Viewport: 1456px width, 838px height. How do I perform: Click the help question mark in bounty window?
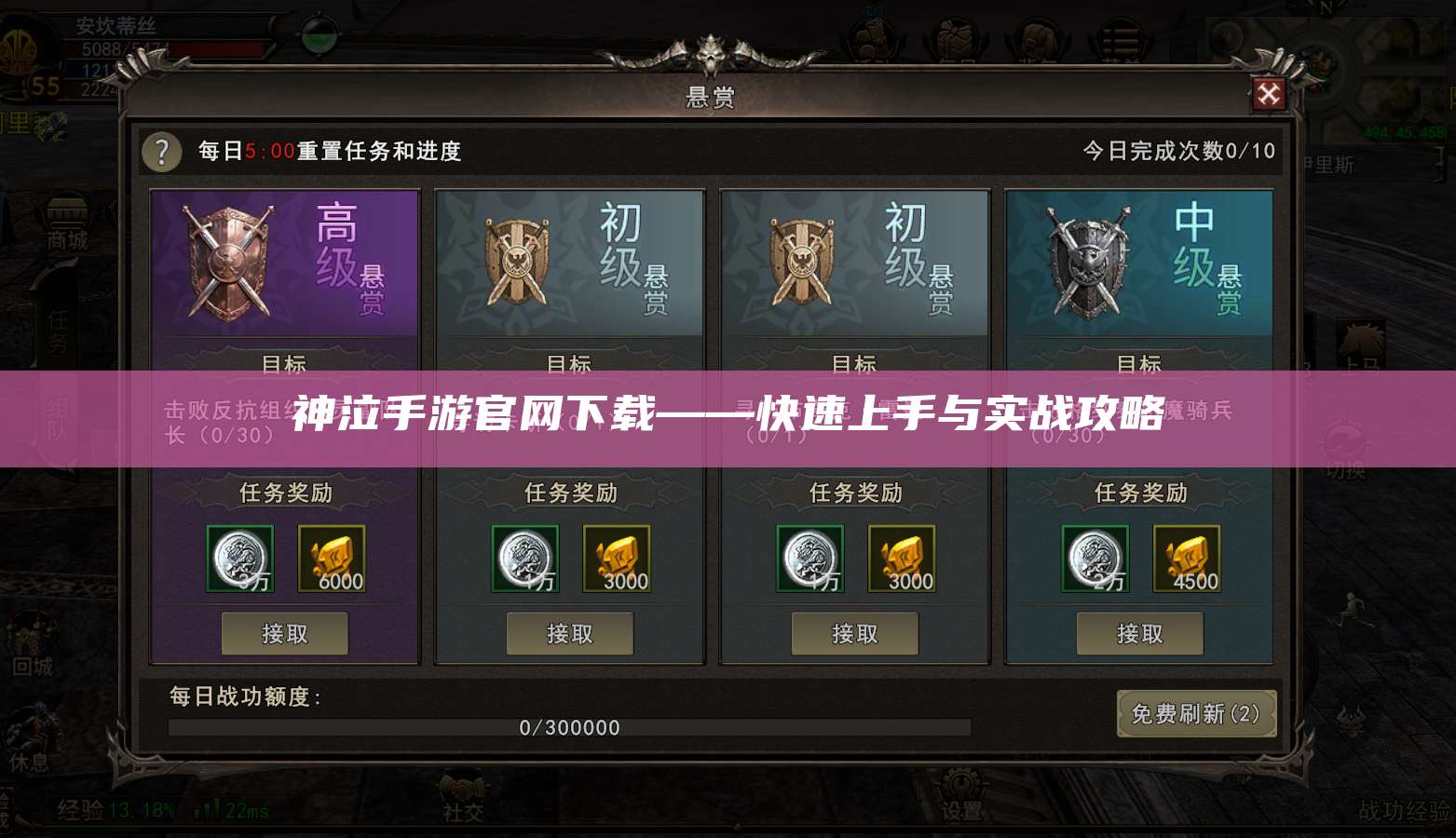160,152
